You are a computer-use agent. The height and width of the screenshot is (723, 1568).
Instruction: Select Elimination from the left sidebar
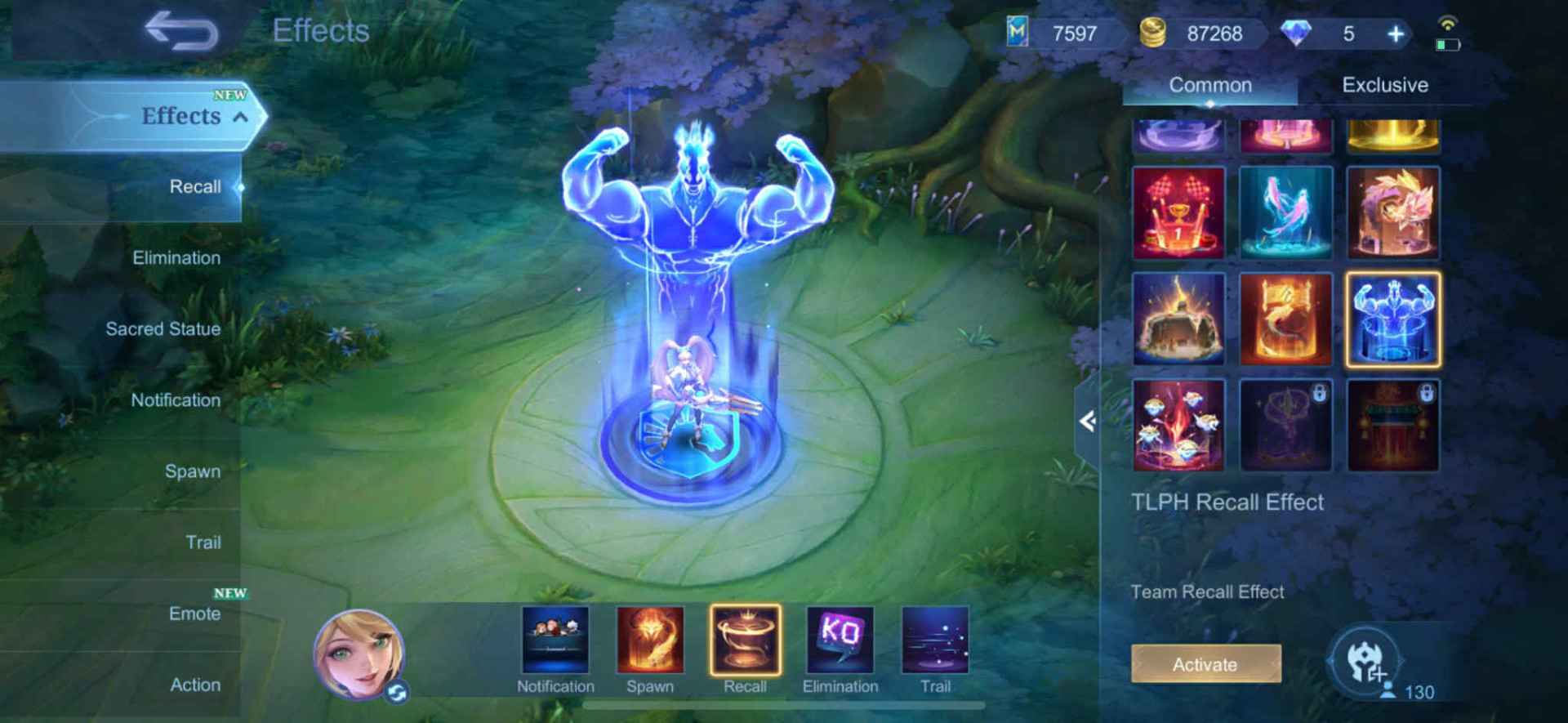[x=176, y=257]
